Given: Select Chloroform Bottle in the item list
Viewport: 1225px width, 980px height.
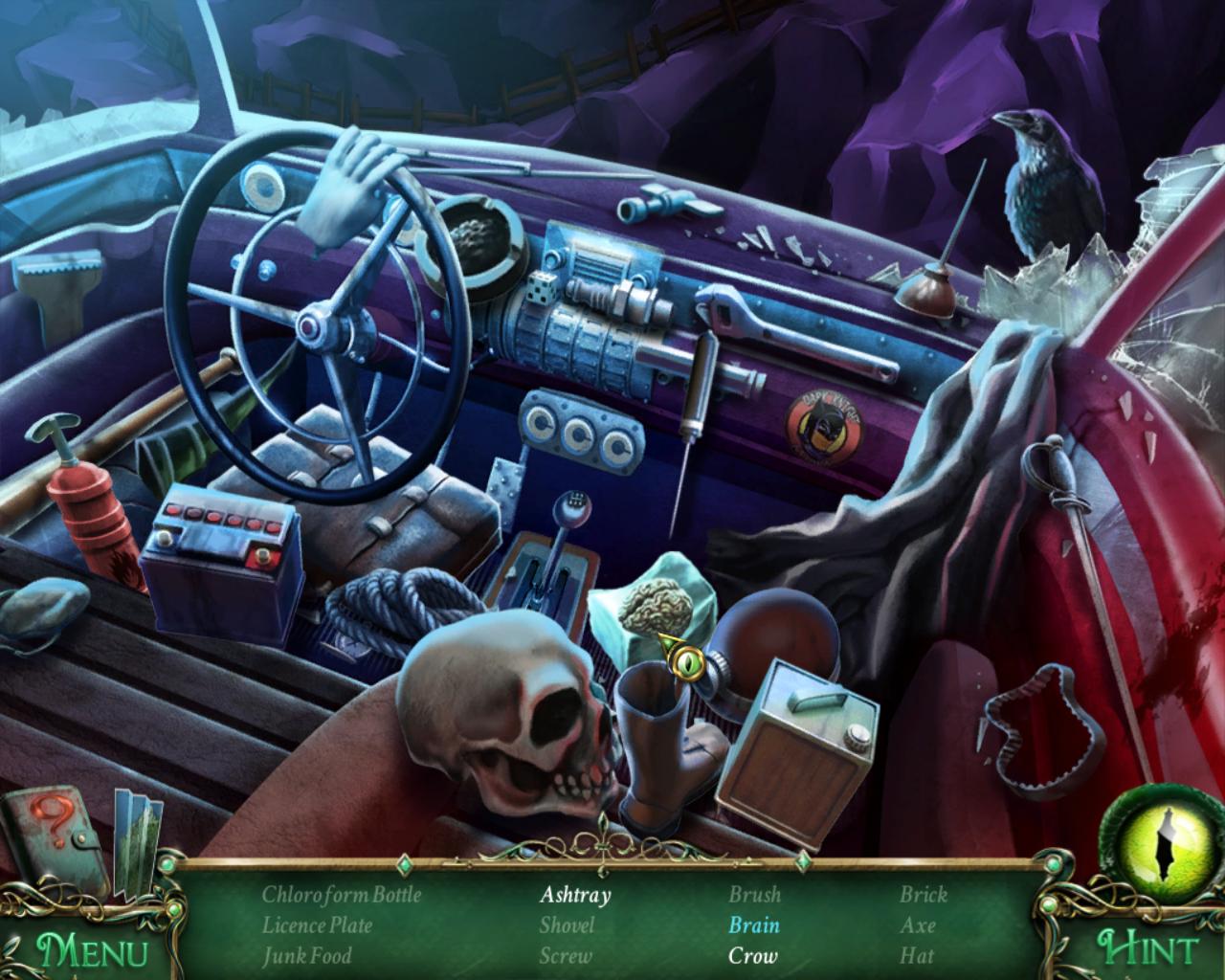Looking at the screenshot, I should (342, 895).
